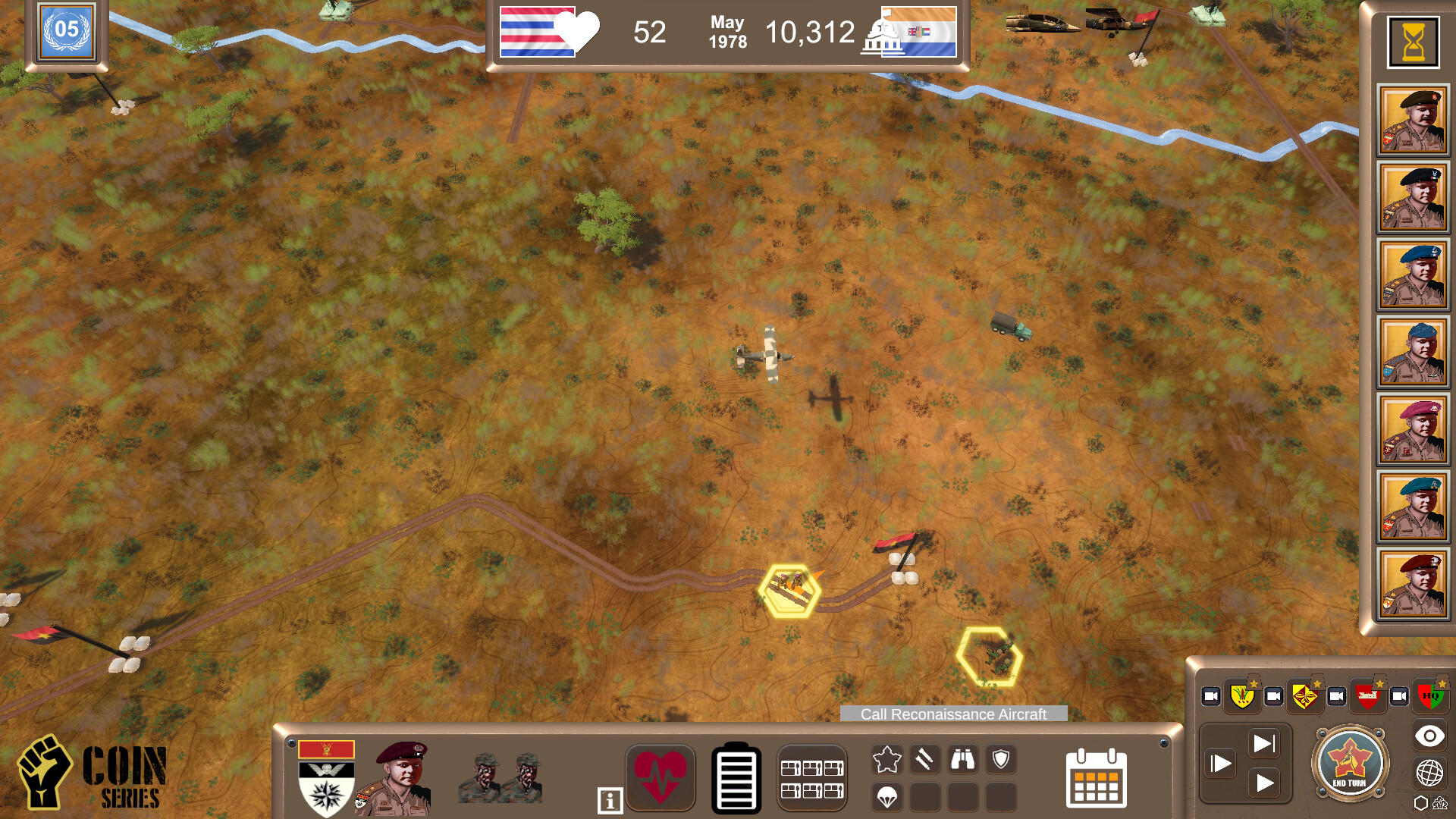
Task: Click the hourglass icon at top right
Action: pyautogui.click(x=1413, y=42)
